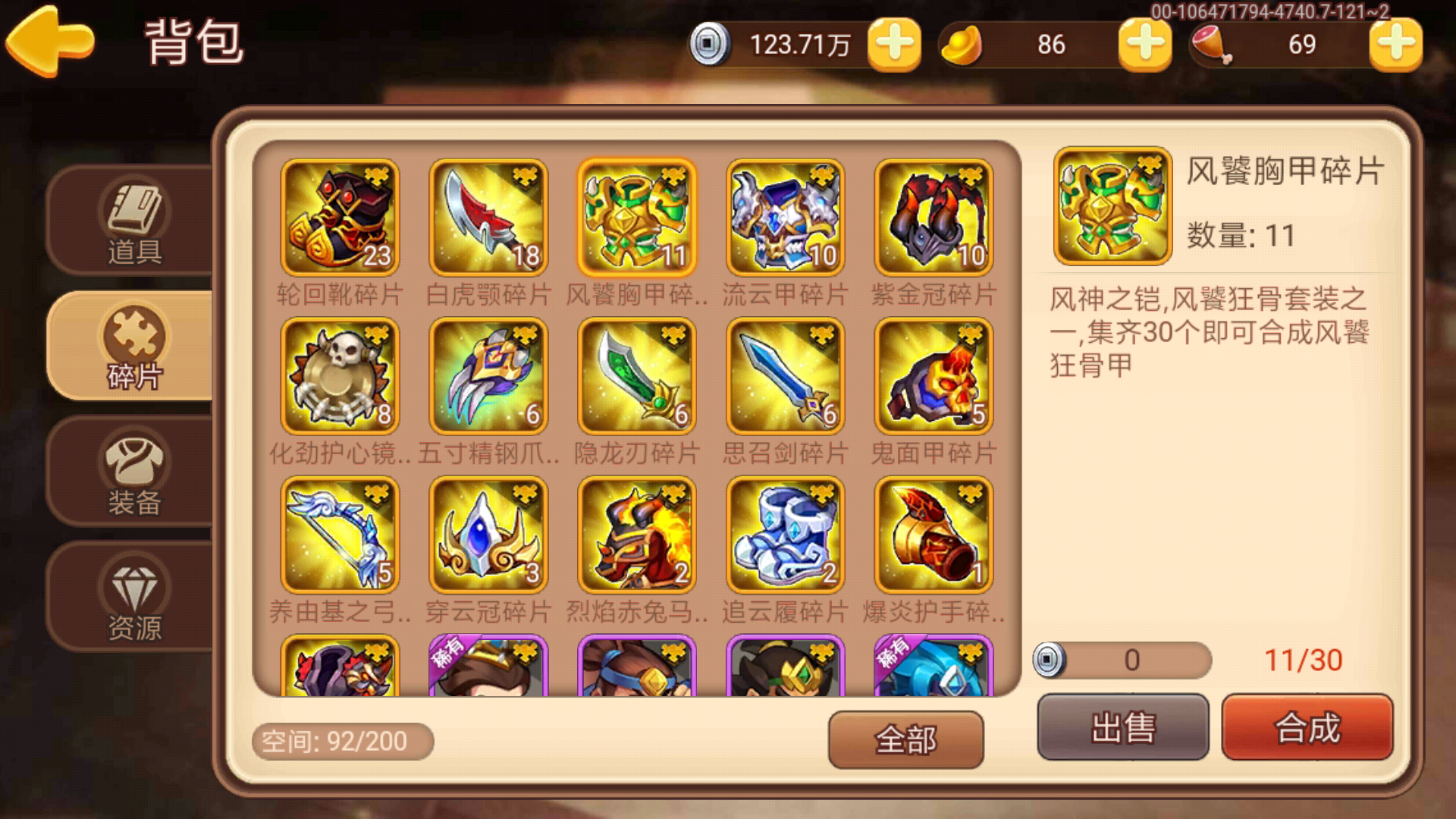
Task: Open the 鬼面甲碎片 flaming skull fragment
Action: point(932,375)
